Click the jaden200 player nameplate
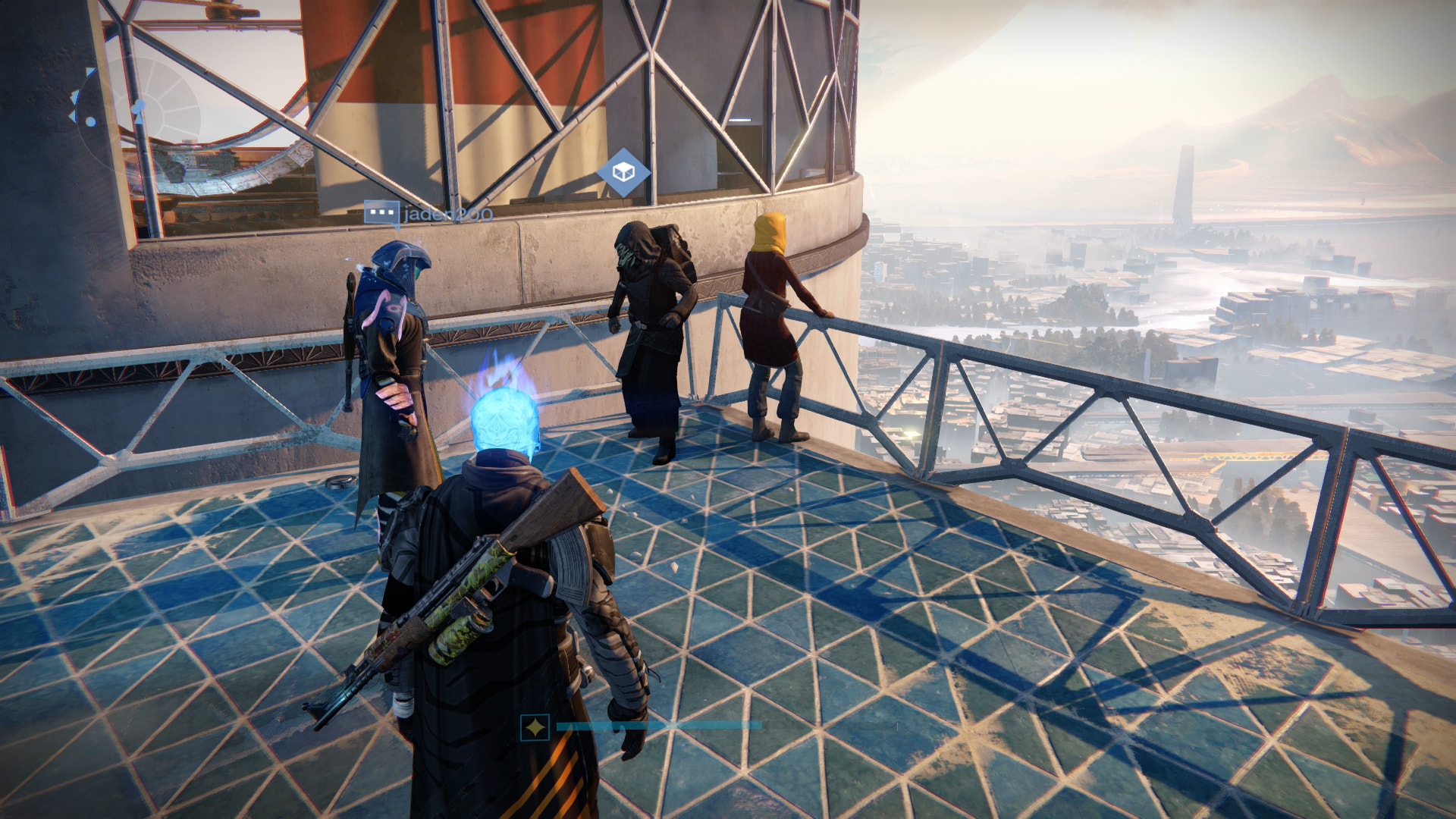The height and width of the screenshot is (819, 1456). [447, 215]
